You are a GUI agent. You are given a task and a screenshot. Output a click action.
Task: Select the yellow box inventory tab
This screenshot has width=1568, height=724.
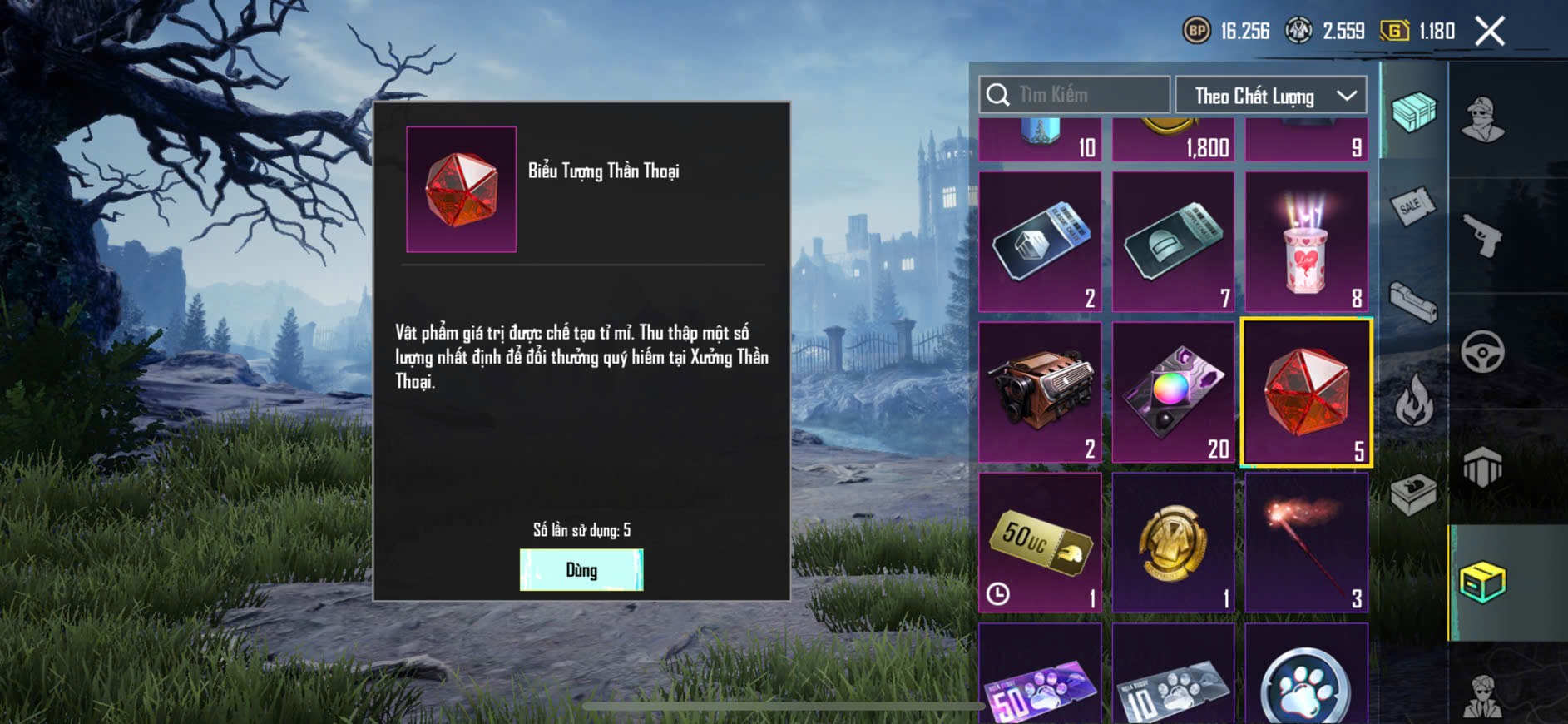click(x=1483, y=582)
